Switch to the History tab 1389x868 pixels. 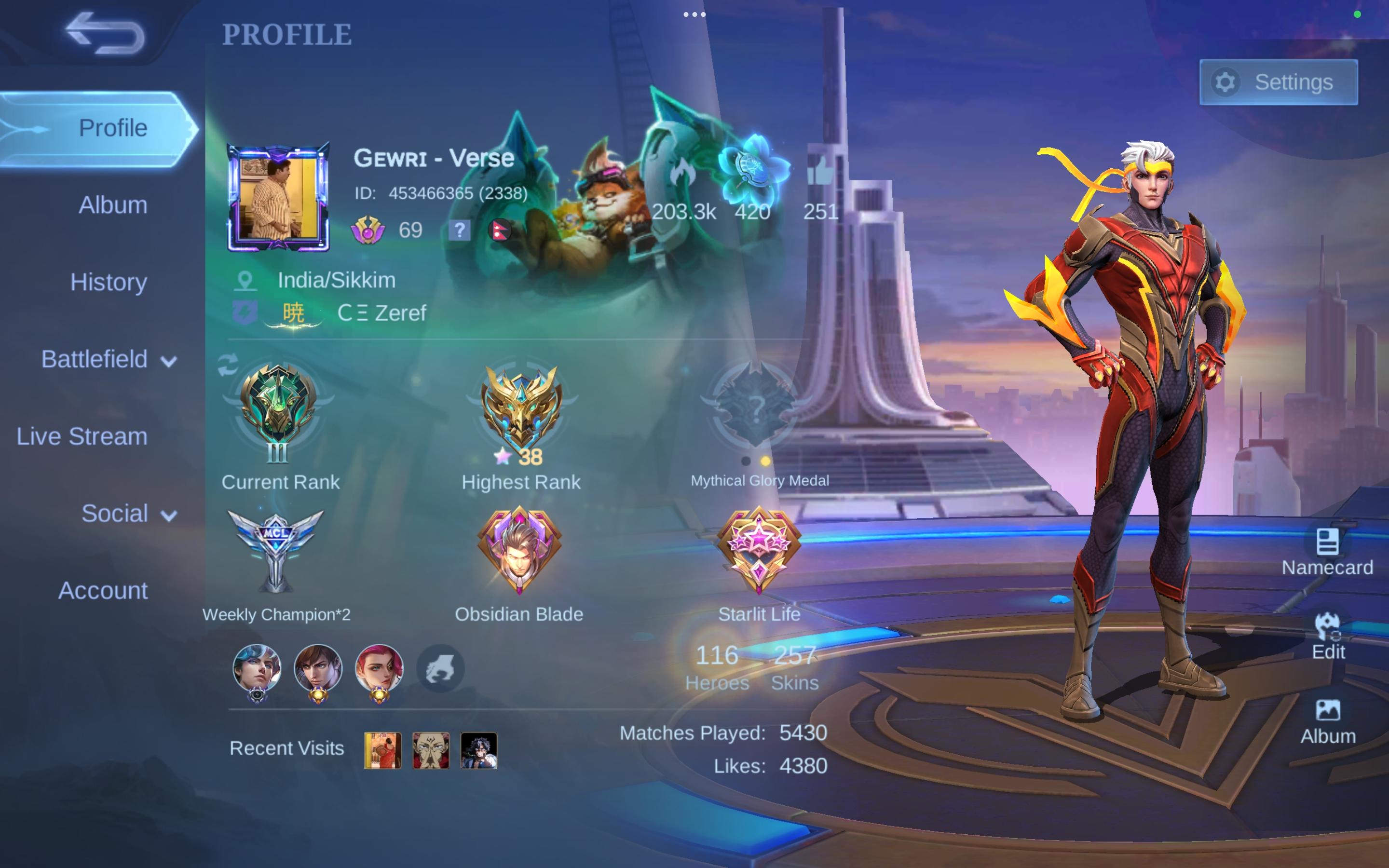(x=109, y=283)
